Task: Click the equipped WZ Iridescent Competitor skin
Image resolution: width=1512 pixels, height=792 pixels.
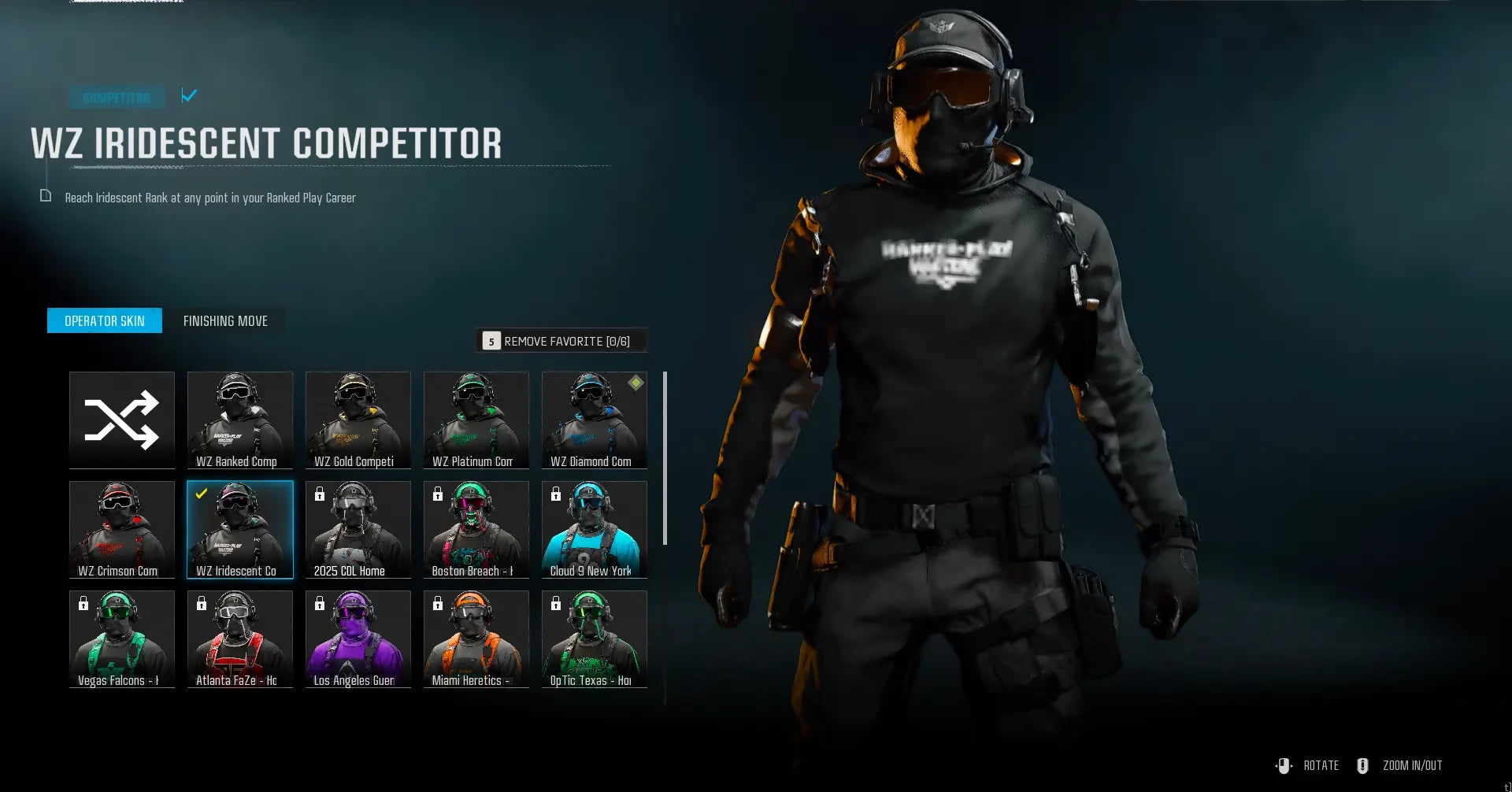Action: point(240,529)
